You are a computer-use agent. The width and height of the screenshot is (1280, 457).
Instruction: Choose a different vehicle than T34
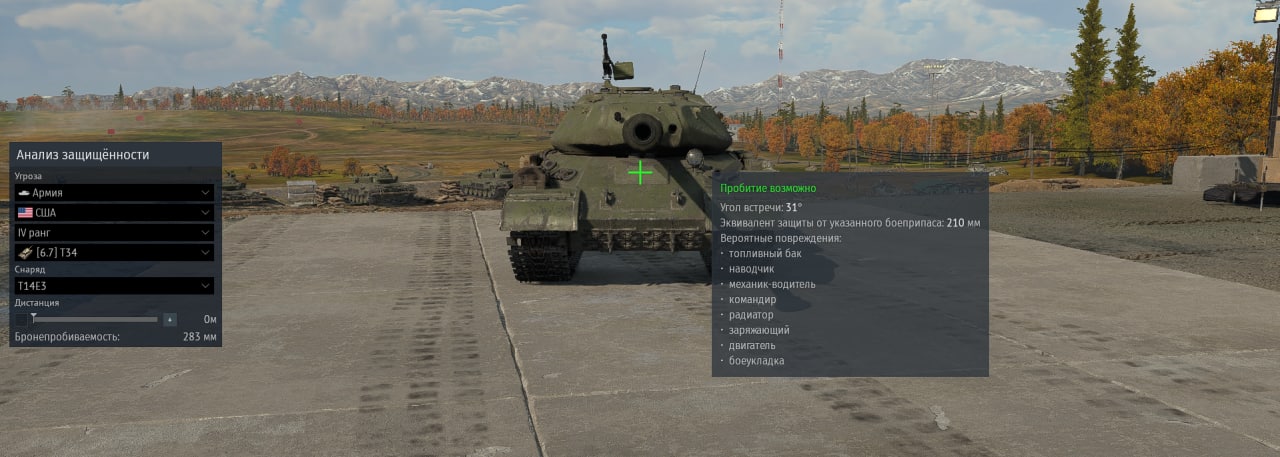114,252
